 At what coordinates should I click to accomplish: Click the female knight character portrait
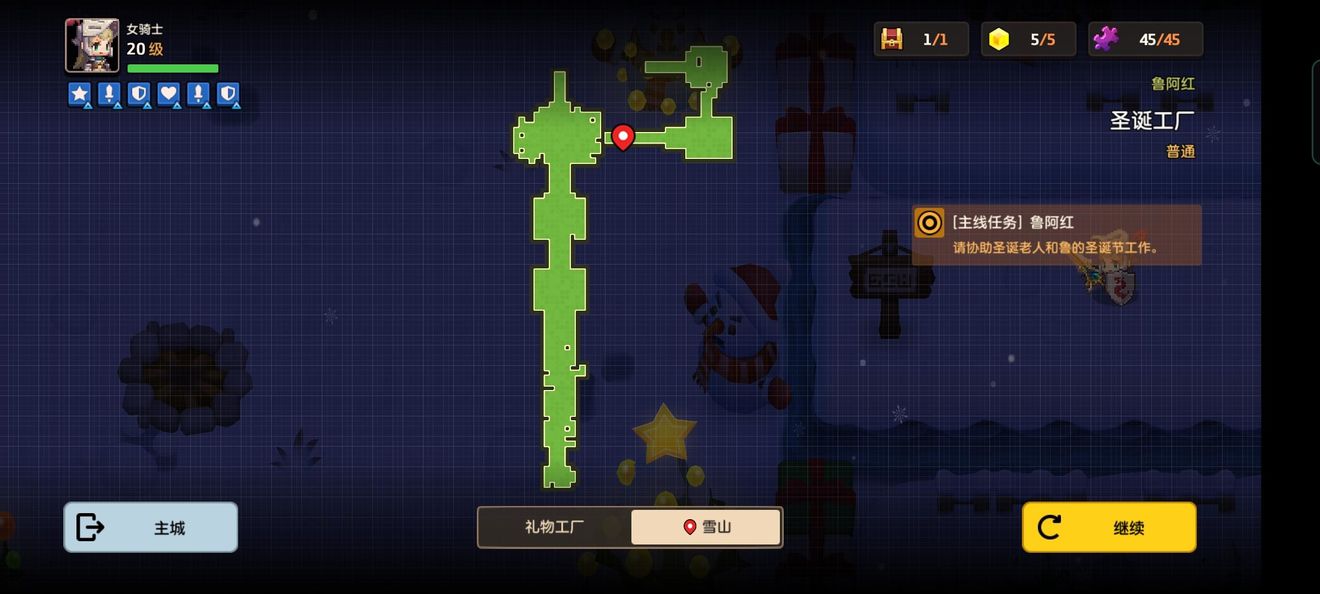point(92,46)
